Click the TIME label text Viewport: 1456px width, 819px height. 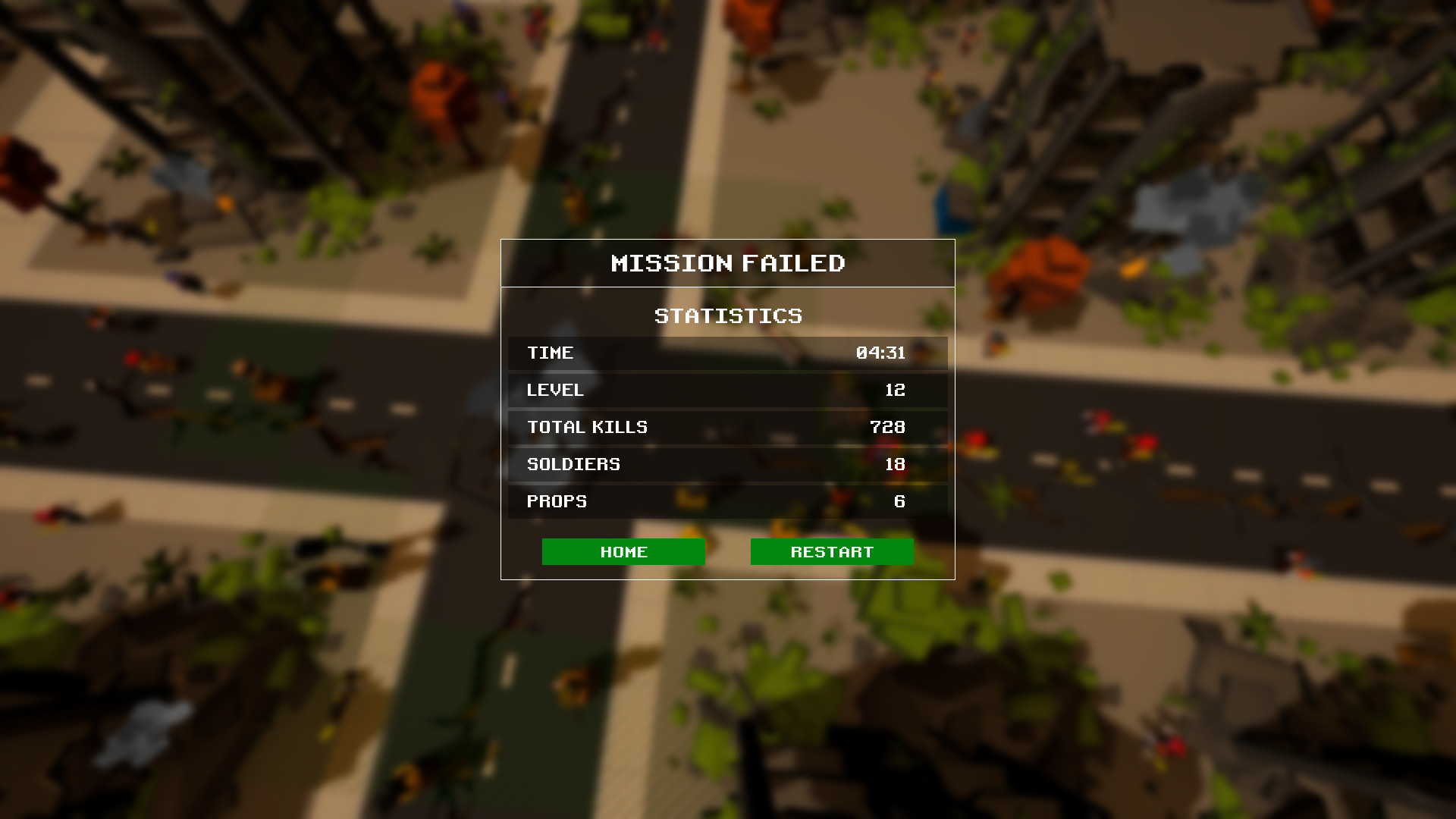[551, 353]
